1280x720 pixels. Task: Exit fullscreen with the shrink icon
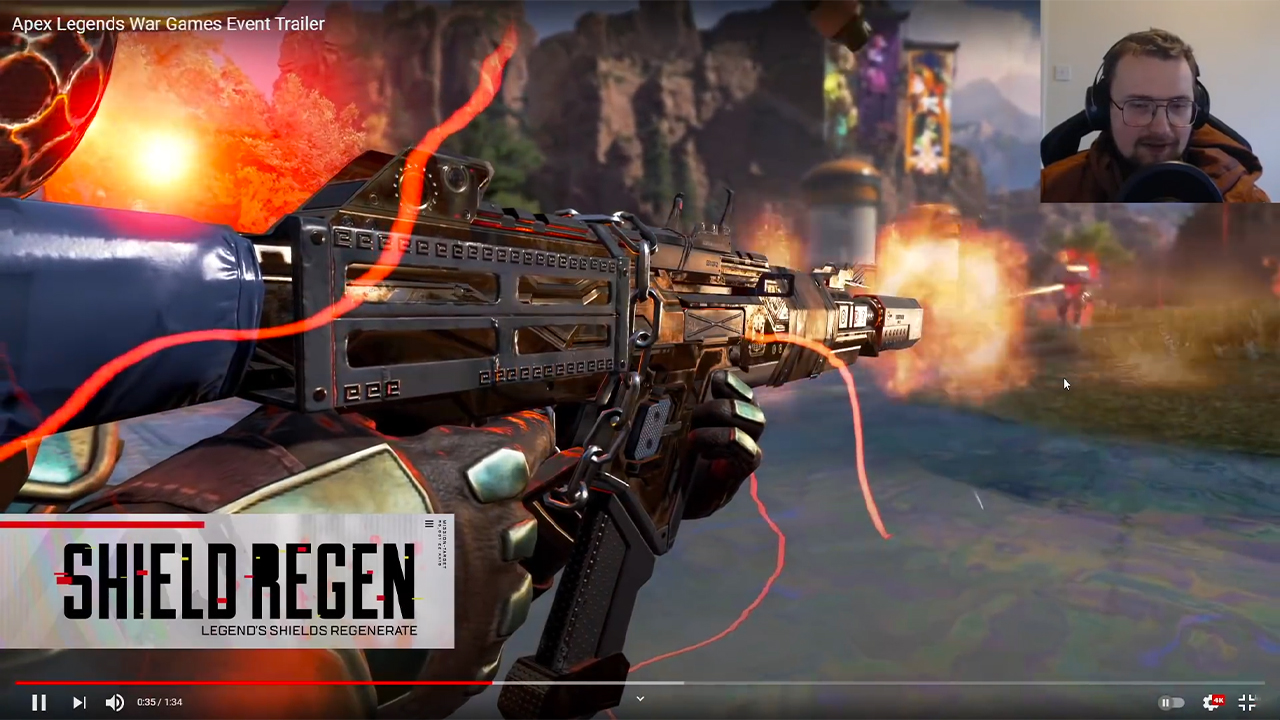(1245, 702)
